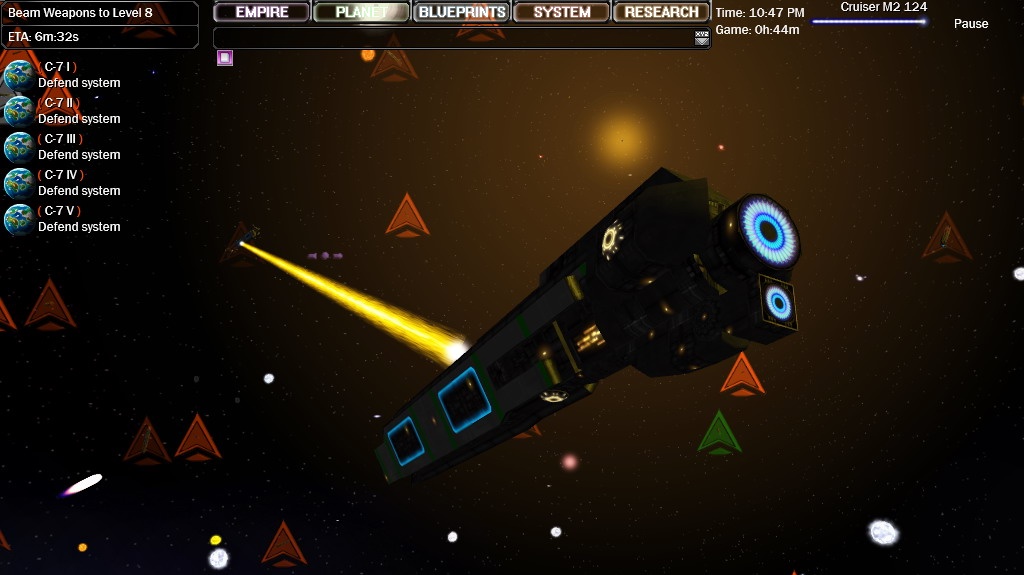This screenshot has width=1024, height=575.
Task: Open the System view
Action: click(562, 12)
